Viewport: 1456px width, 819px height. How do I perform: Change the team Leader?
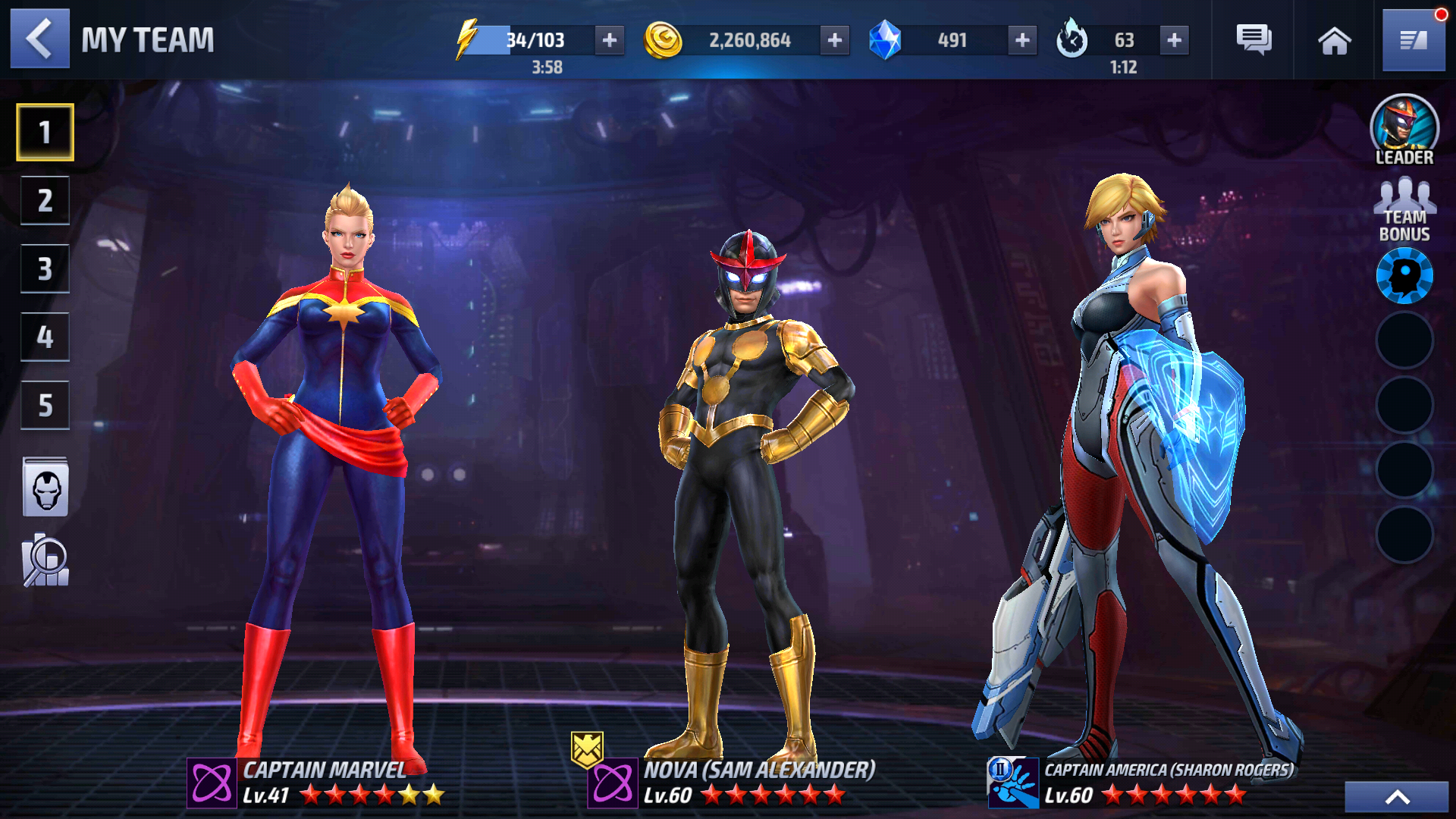(1404, 130)
